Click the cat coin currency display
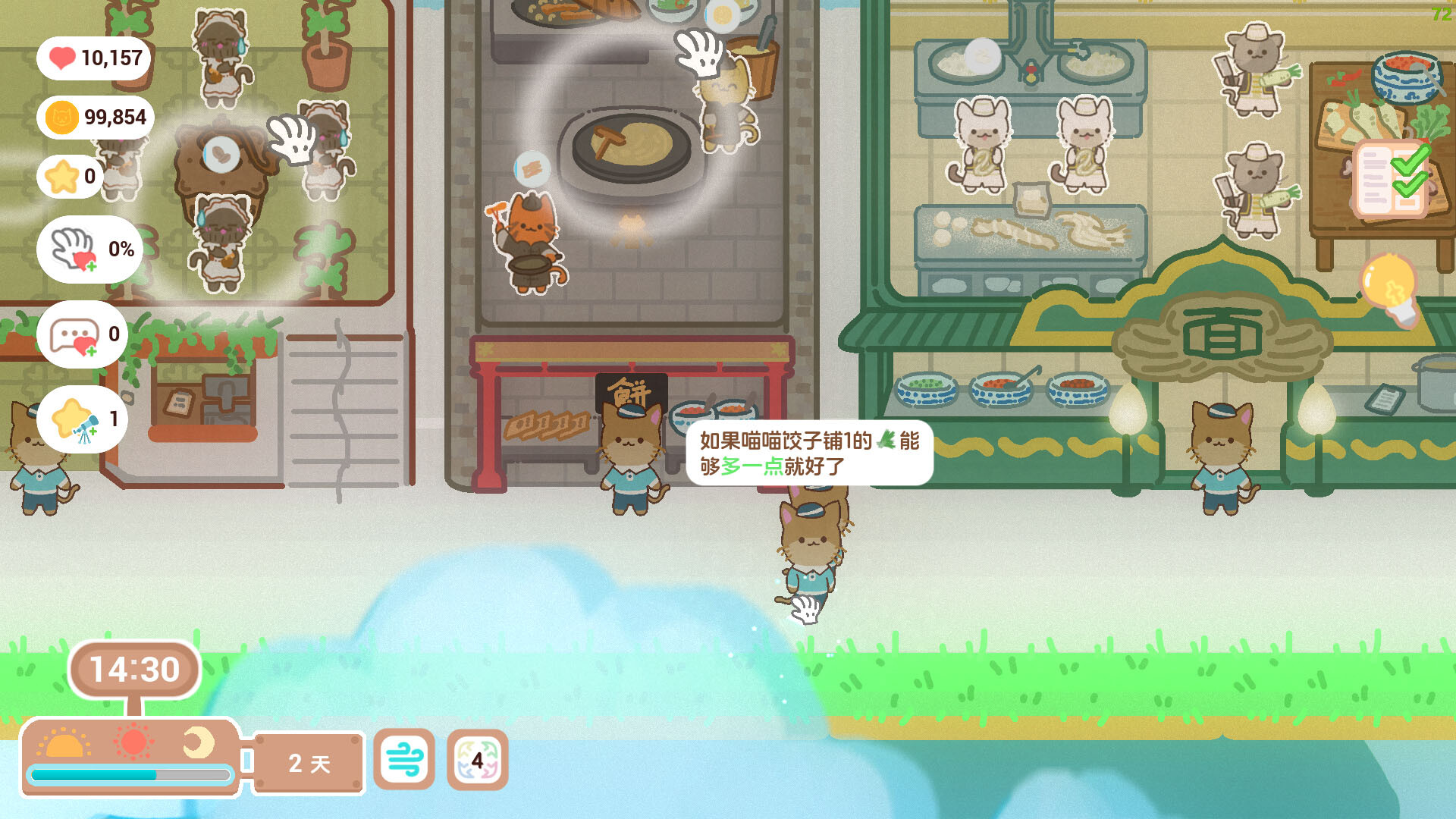The image size is (1456, 819). 95,117
